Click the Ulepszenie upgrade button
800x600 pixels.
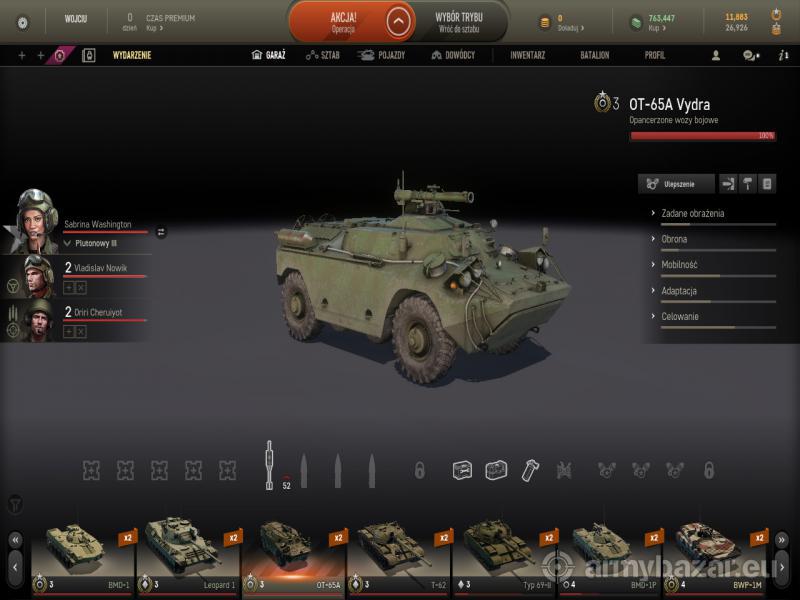(677, 184)
